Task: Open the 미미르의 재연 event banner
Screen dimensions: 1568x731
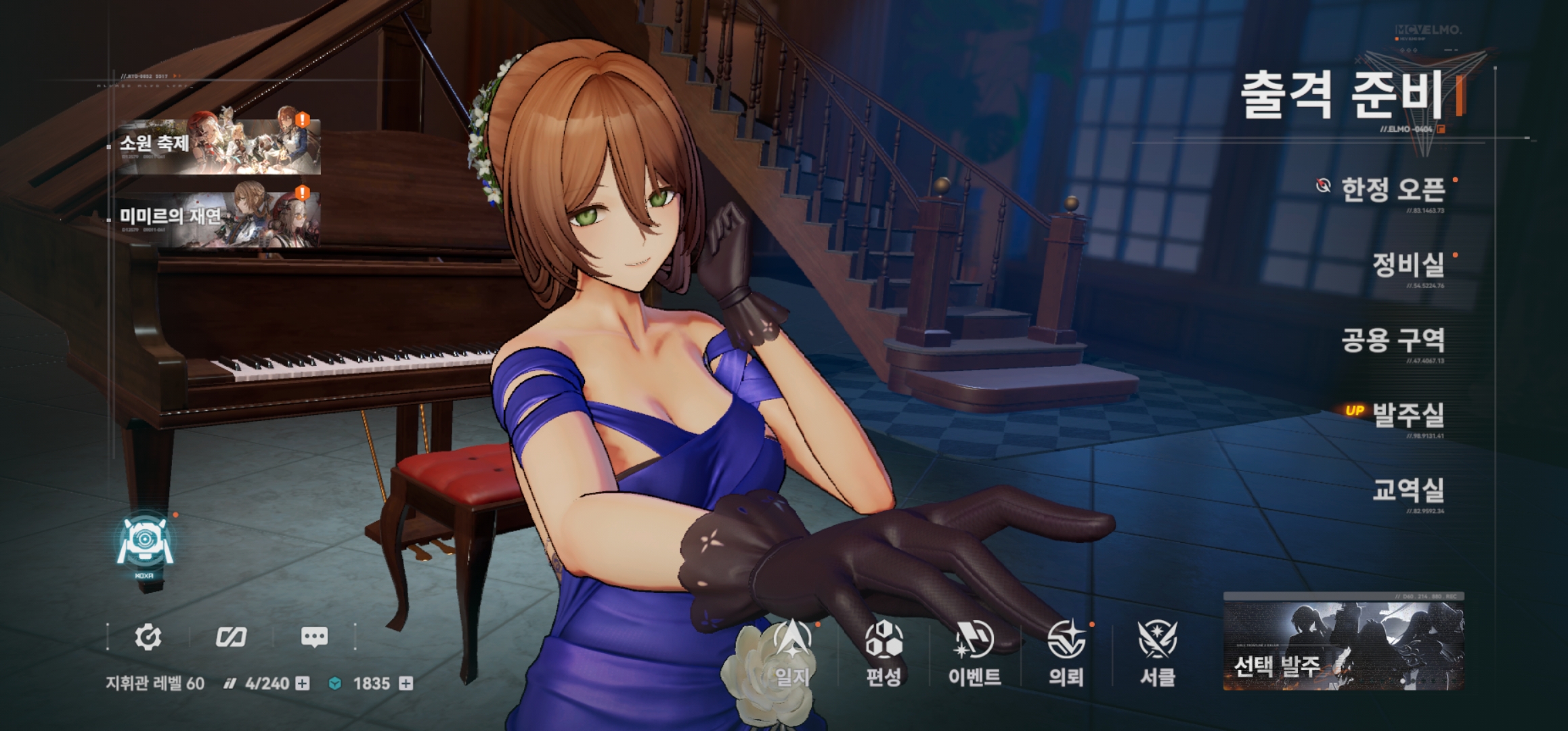Action: (x=218, y=217)
